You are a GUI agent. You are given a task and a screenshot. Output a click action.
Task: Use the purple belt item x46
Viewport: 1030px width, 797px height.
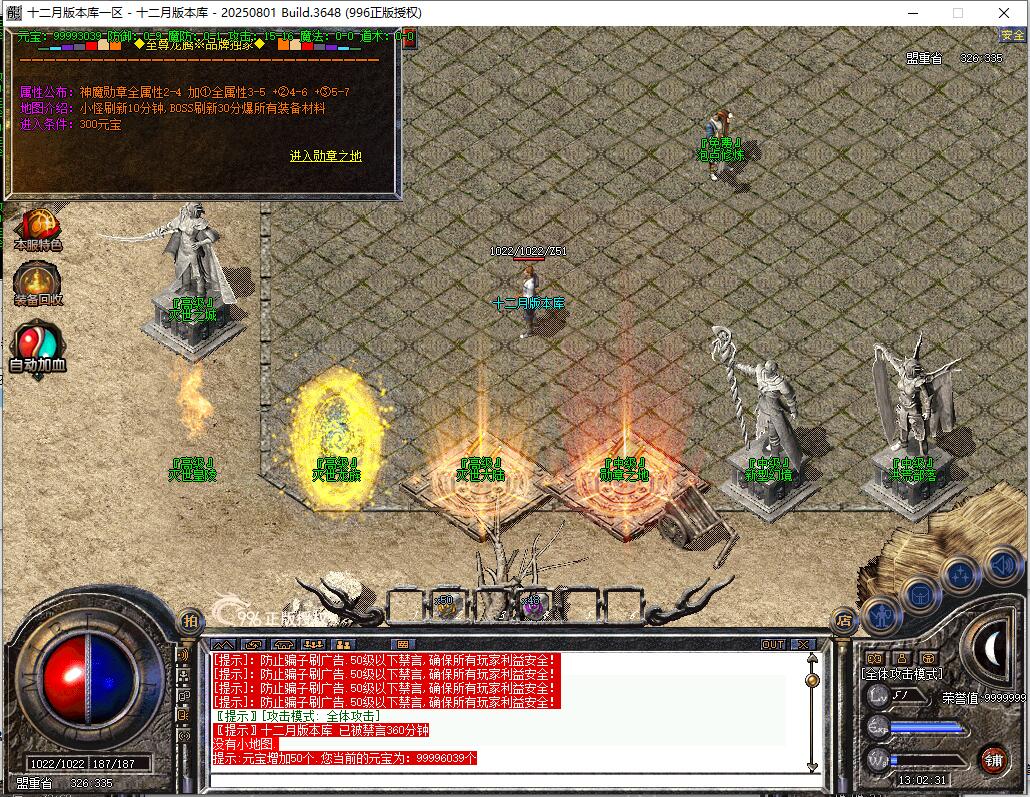532,604
